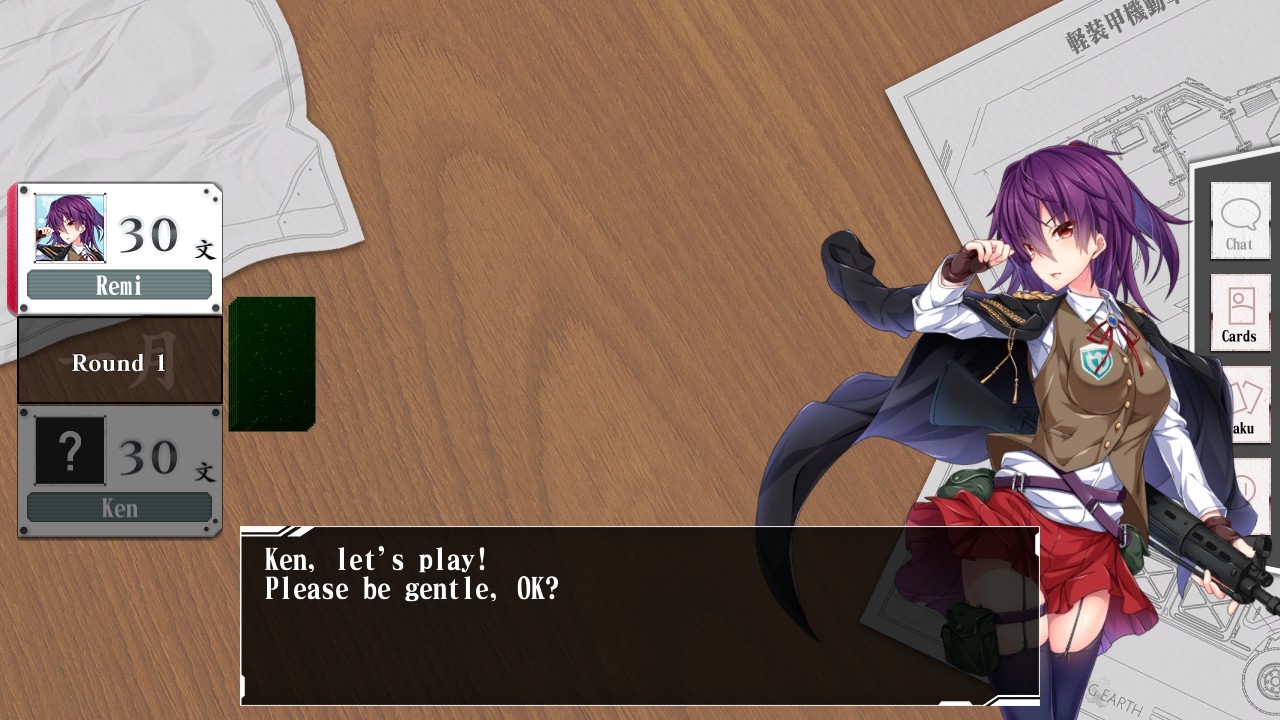1280x720 pixels.
Task: Click the Remi nameplate
Action: point(120,284)
